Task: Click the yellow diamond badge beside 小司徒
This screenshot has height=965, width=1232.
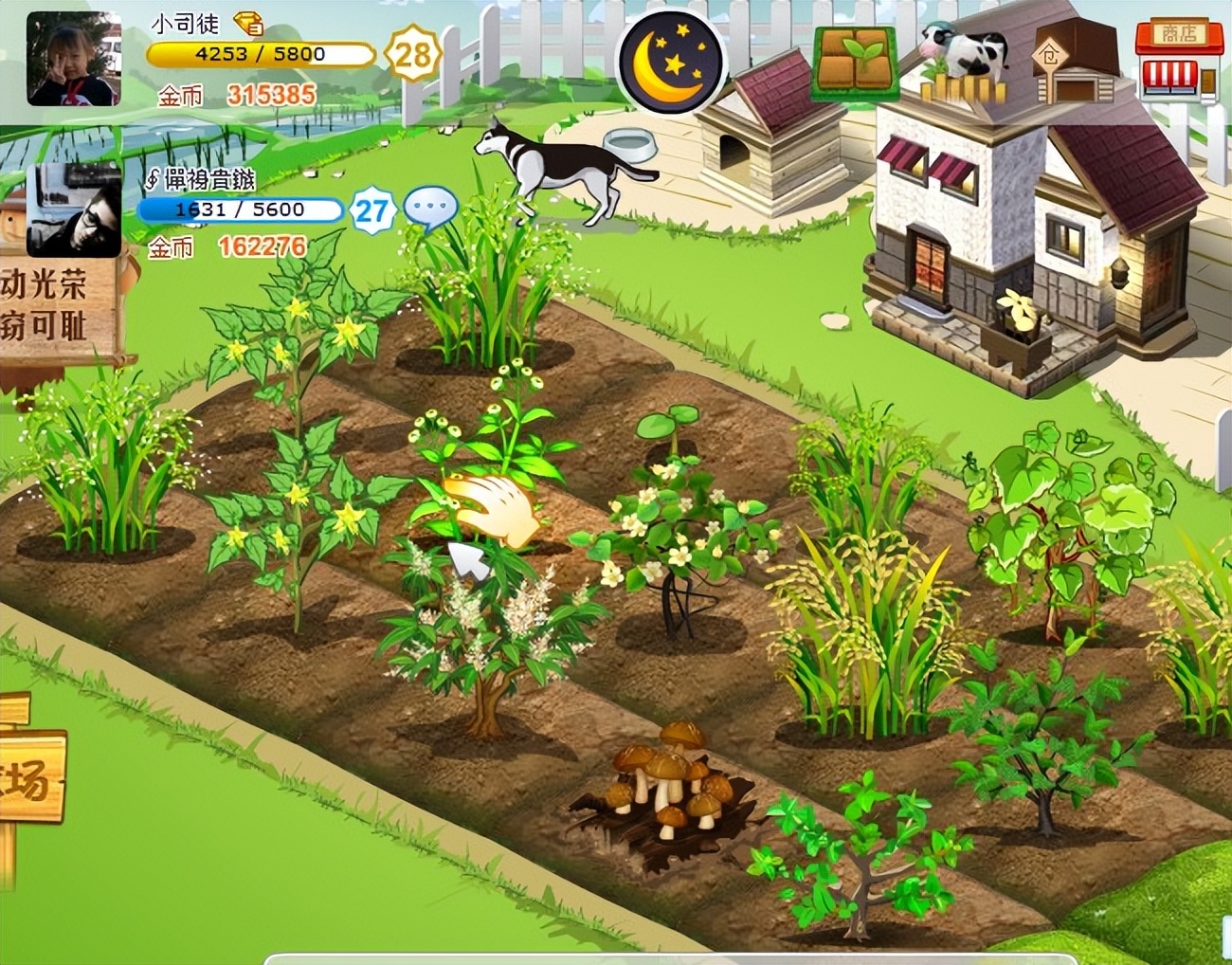Action: [x=249, y=23]
